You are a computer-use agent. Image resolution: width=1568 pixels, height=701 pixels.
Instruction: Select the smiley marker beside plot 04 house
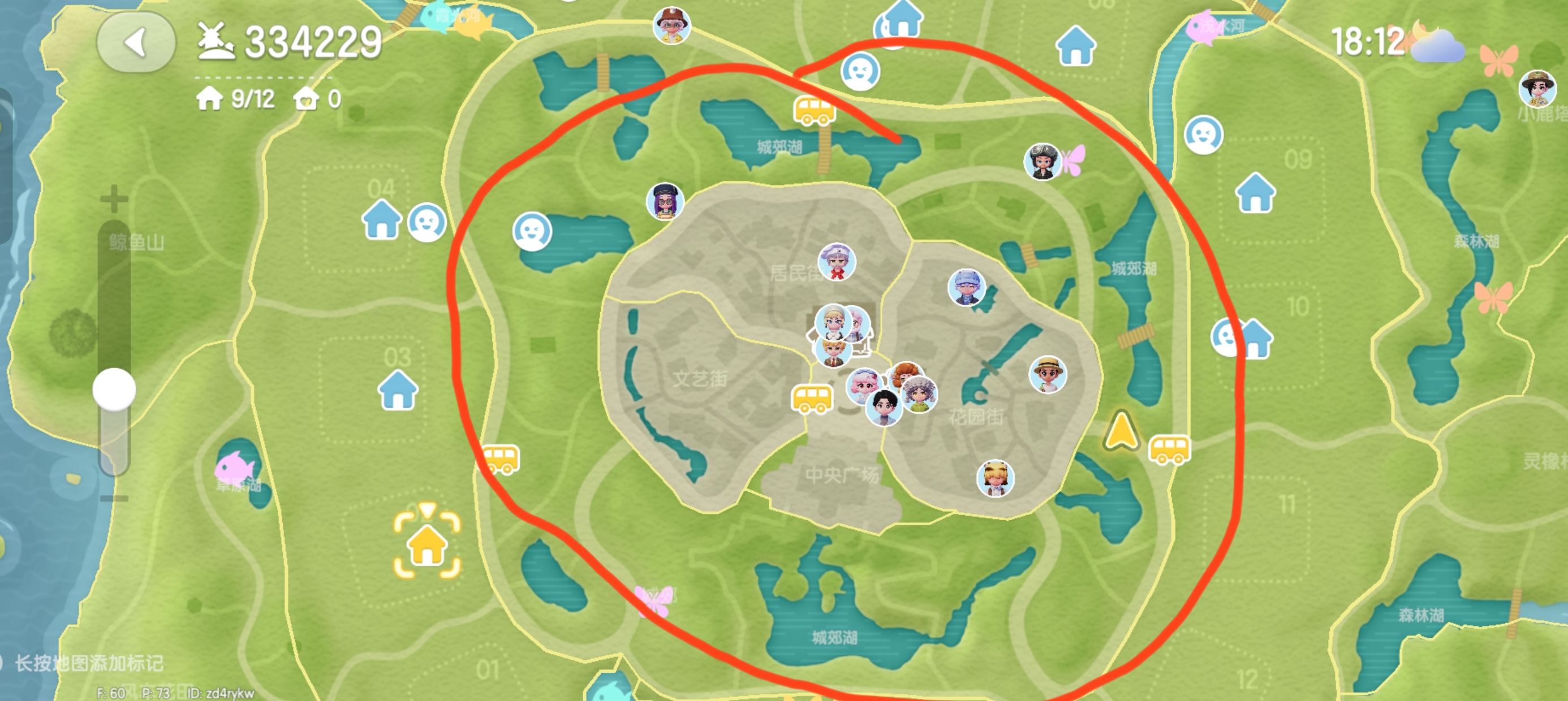click(427, 222)
